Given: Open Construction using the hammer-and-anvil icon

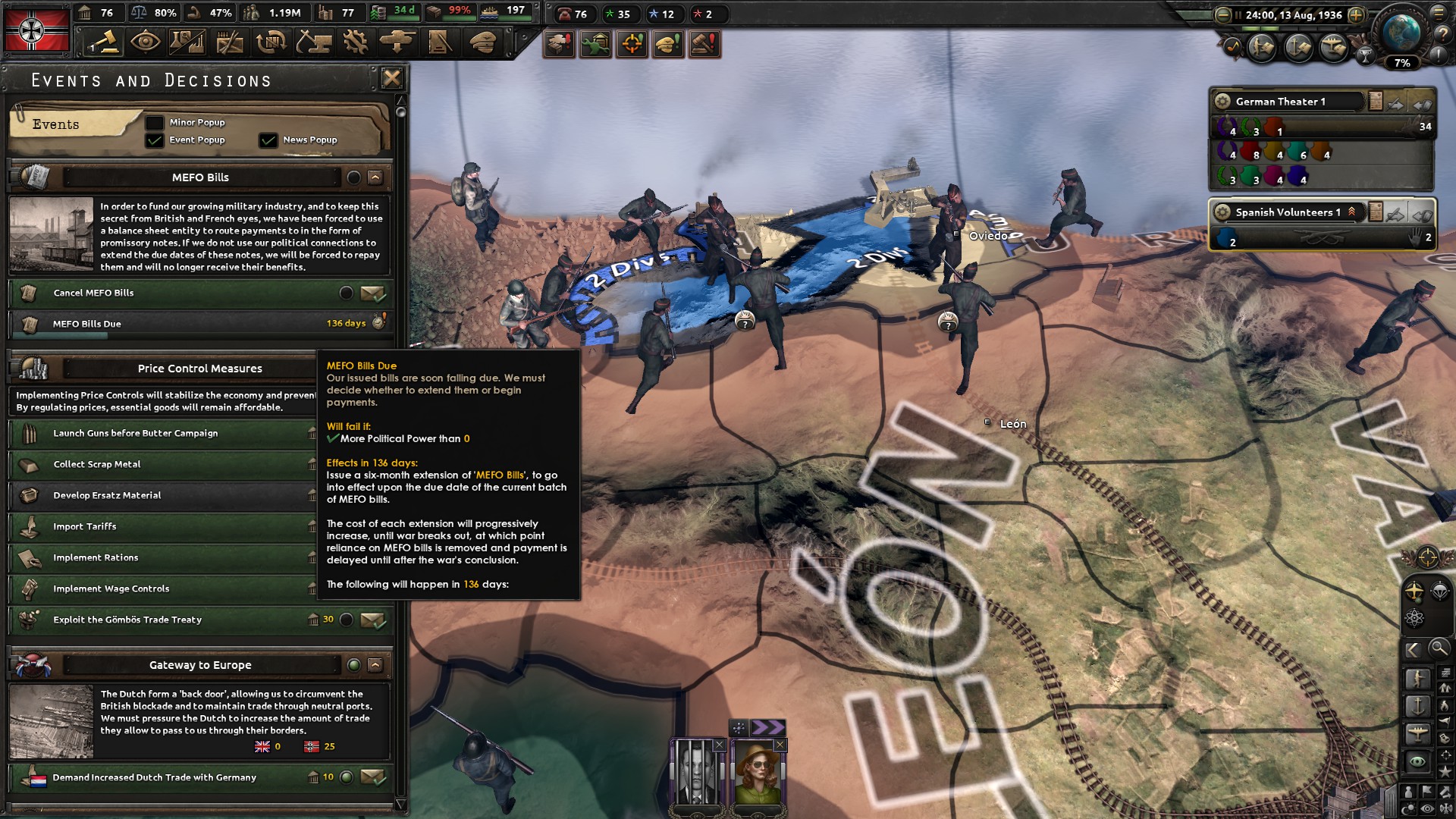Looking at the screenshot, I should pyautogui.click(x=315, y=42).
